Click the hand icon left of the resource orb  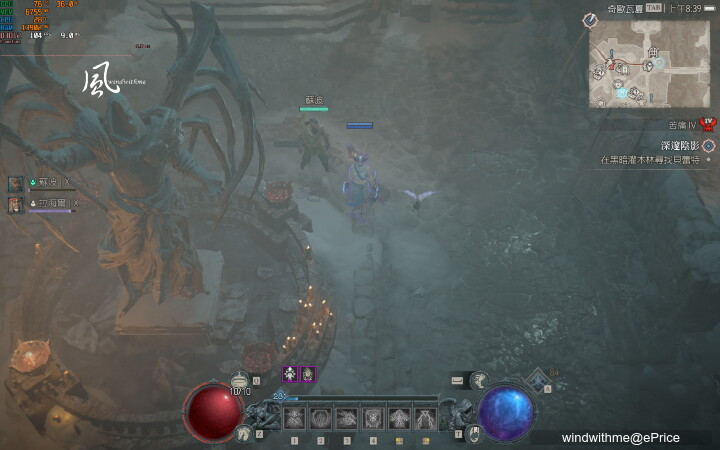click(473, 433)
